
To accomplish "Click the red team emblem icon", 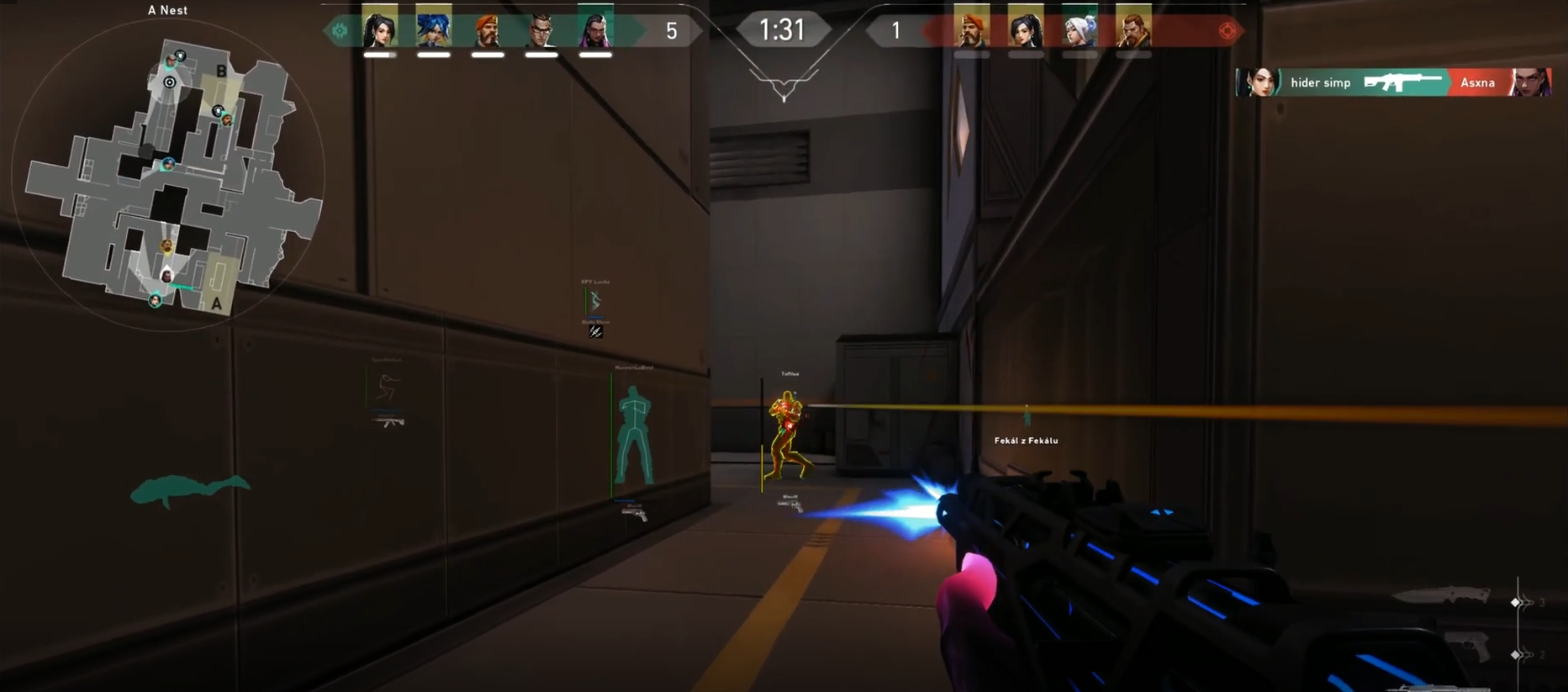I will point(1227,31).
